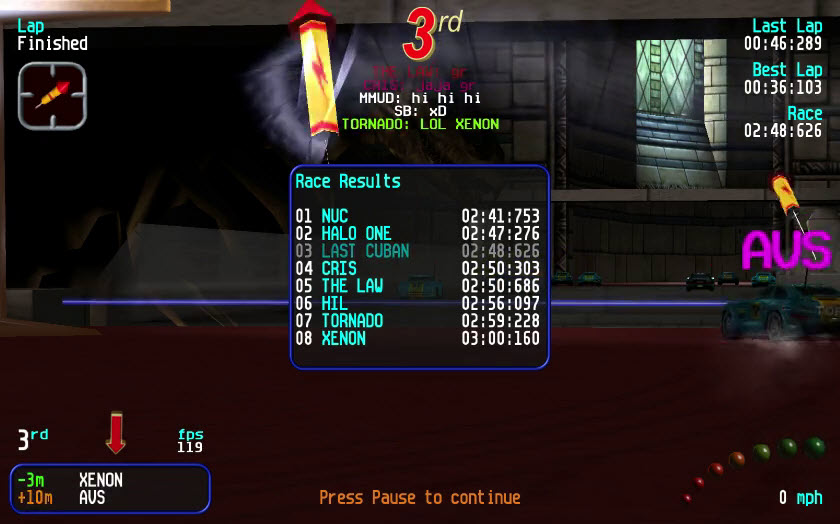Select HIL's sixth place row
The width and height of the screenshot is (840, 524).
click(x=417, y=303)
